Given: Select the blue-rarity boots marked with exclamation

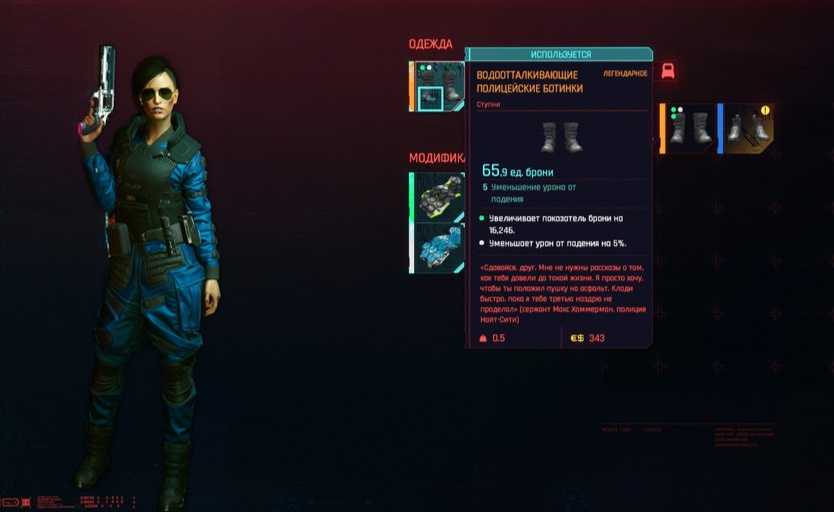Looking at the screenshot, I should (748, 129).
